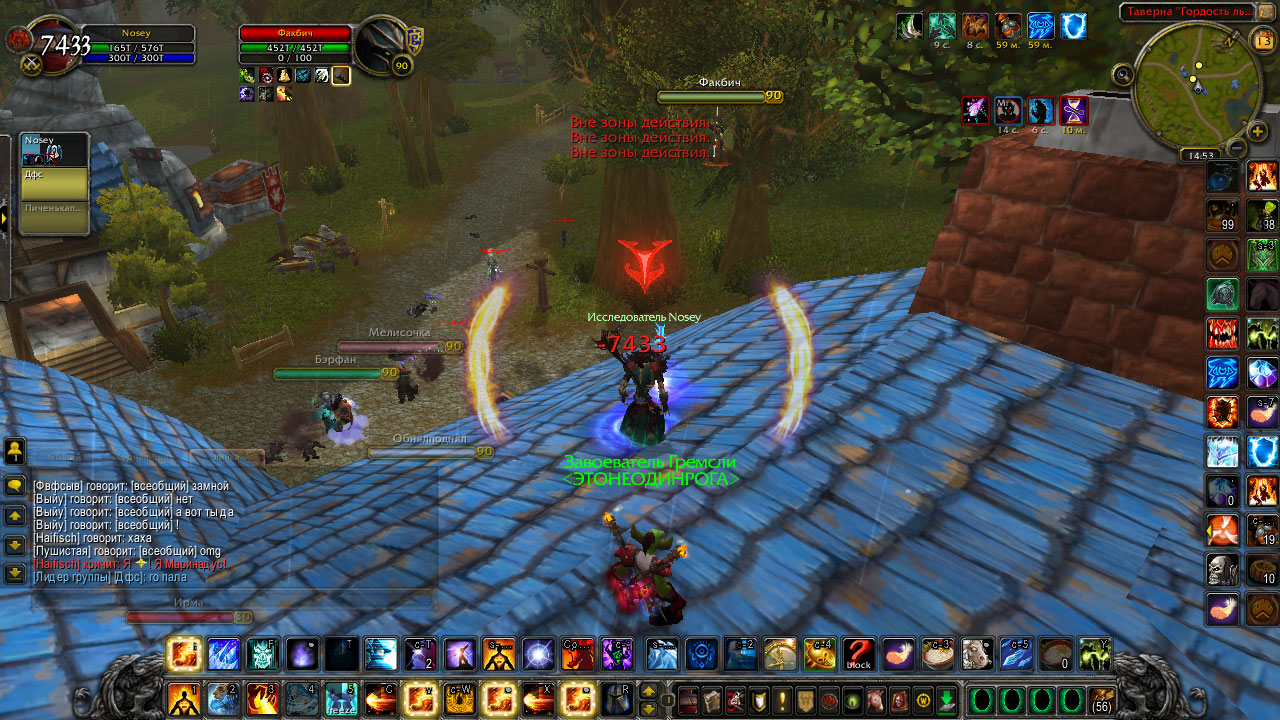Cast the freeze ability in slot 5
This screenshot has height=720, width=1280.
pyautogui.click(x=340, y=698)
